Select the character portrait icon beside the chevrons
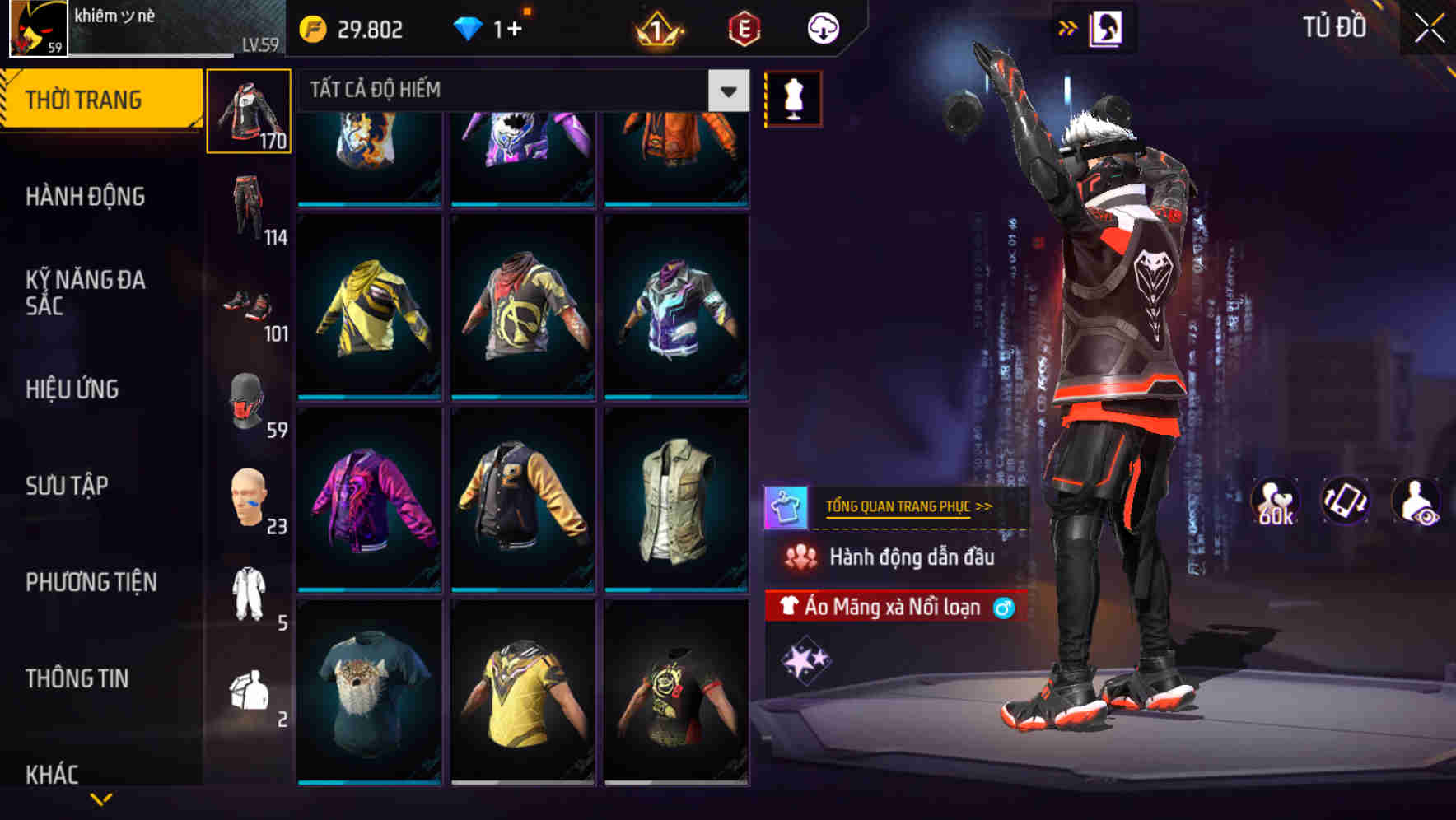Screen dimensions: 1456x820 pyautogui.click(x=1107, y=27)
